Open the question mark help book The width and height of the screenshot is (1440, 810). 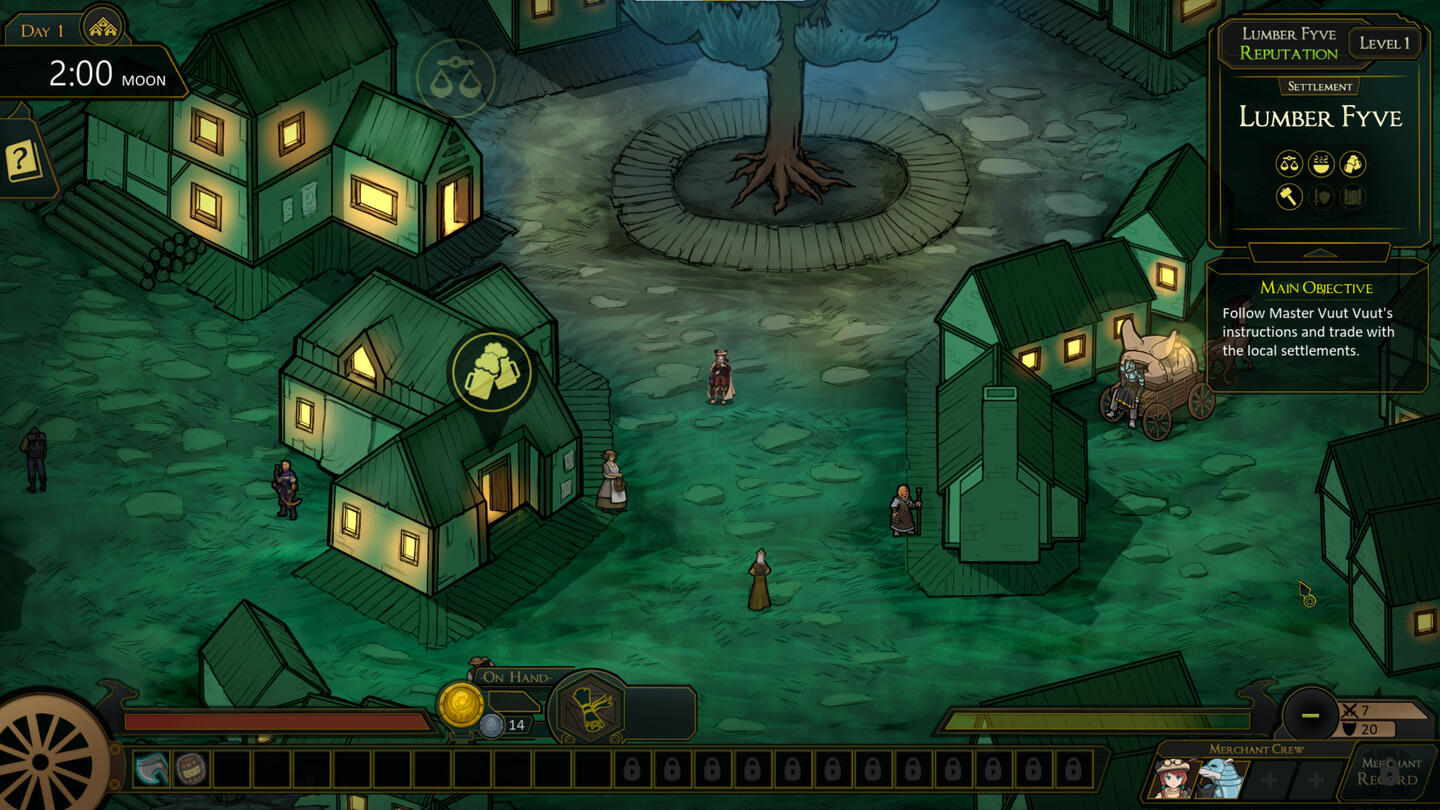tap(22, 160)
